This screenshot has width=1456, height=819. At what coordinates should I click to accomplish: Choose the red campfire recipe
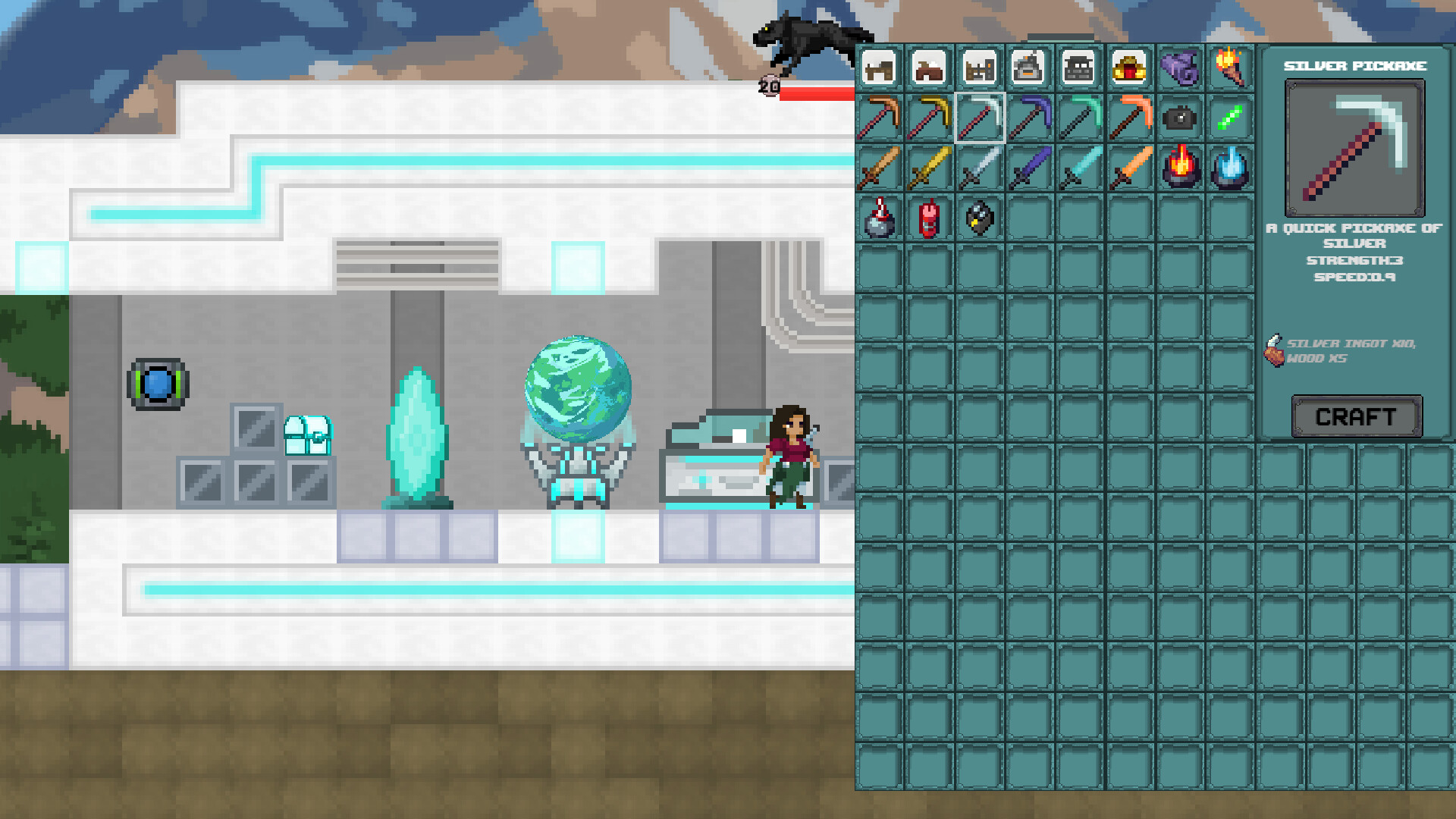pos(1181,168)
